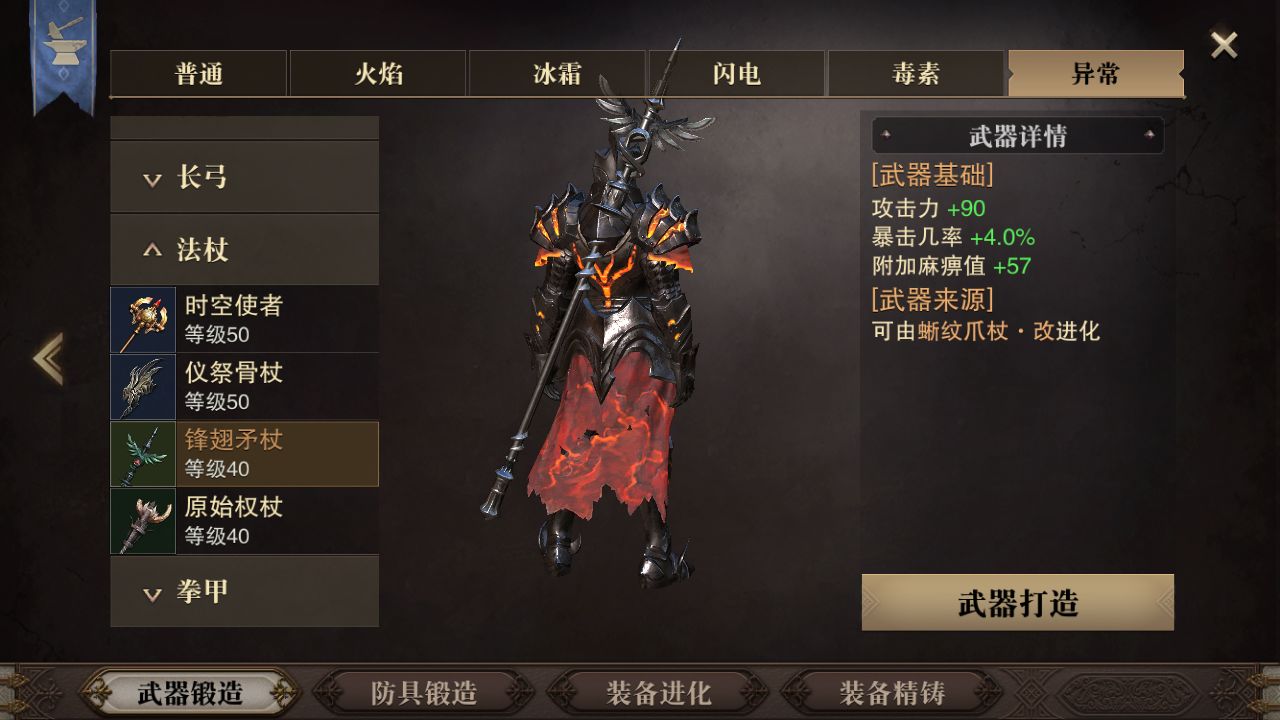This screenshot has height=720, width=1280.
Task: Click the 武器打造 craft weapon button
Action: point(1017,603)
